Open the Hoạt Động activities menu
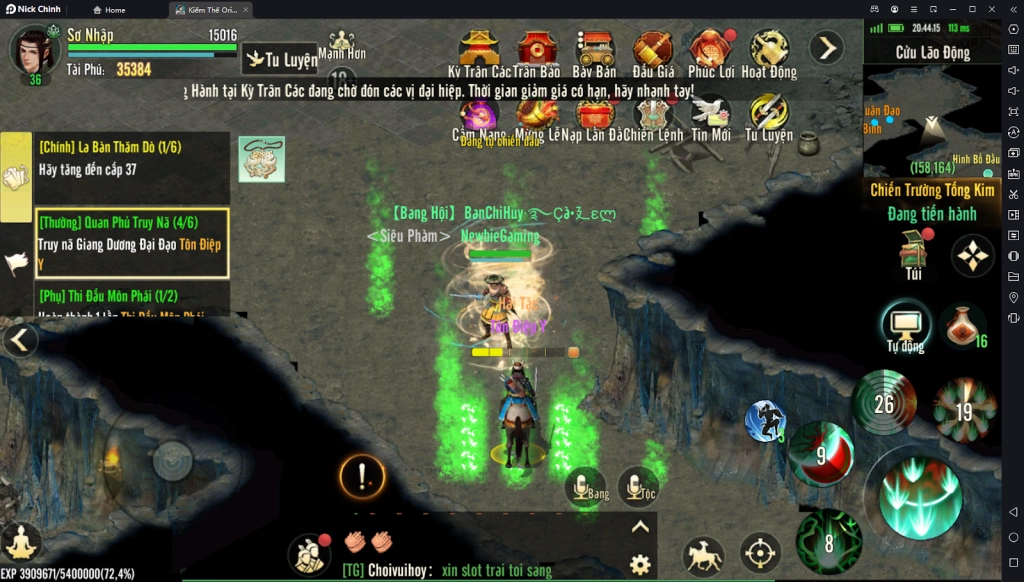The height and width of the screenshot is (582, 1024). (769, 50)
